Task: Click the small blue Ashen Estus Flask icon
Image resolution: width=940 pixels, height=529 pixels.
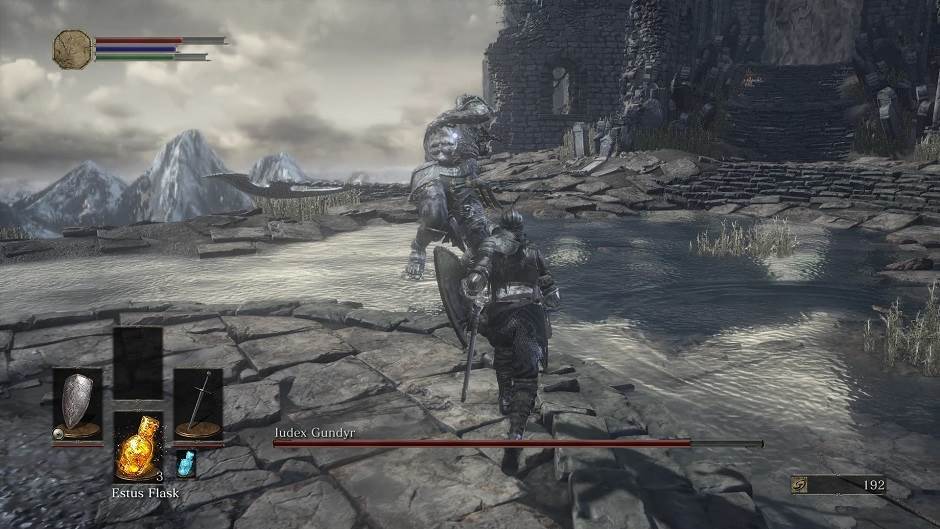Action: click(x=186, y=463)
